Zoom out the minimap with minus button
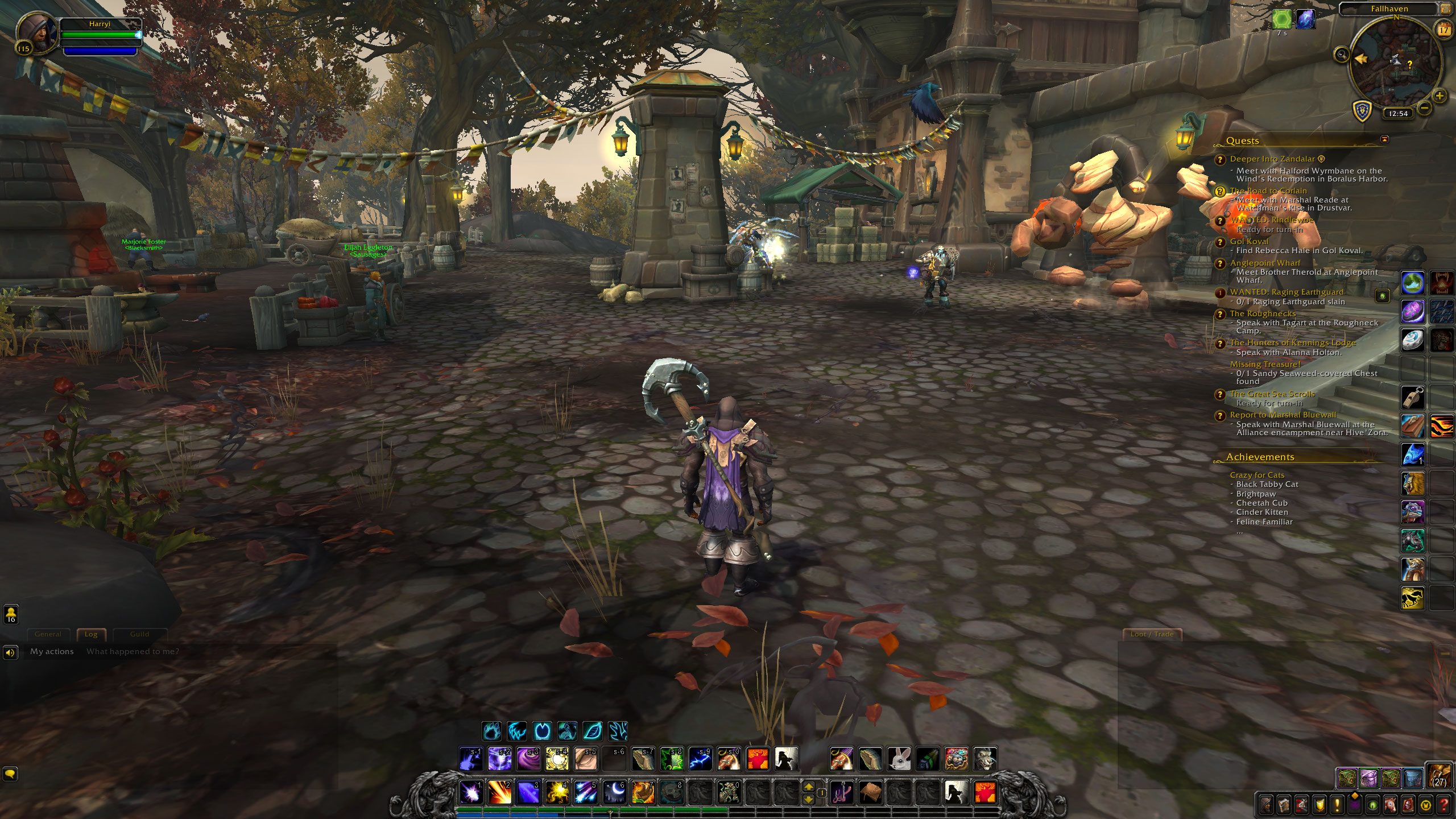Screen dimensions: 1456x819 1425,107
